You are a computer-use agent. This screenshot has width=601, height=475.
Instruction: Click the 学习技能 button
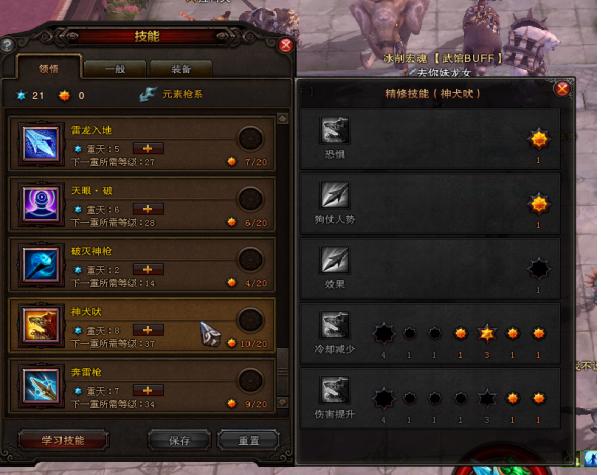click(62, 440)
